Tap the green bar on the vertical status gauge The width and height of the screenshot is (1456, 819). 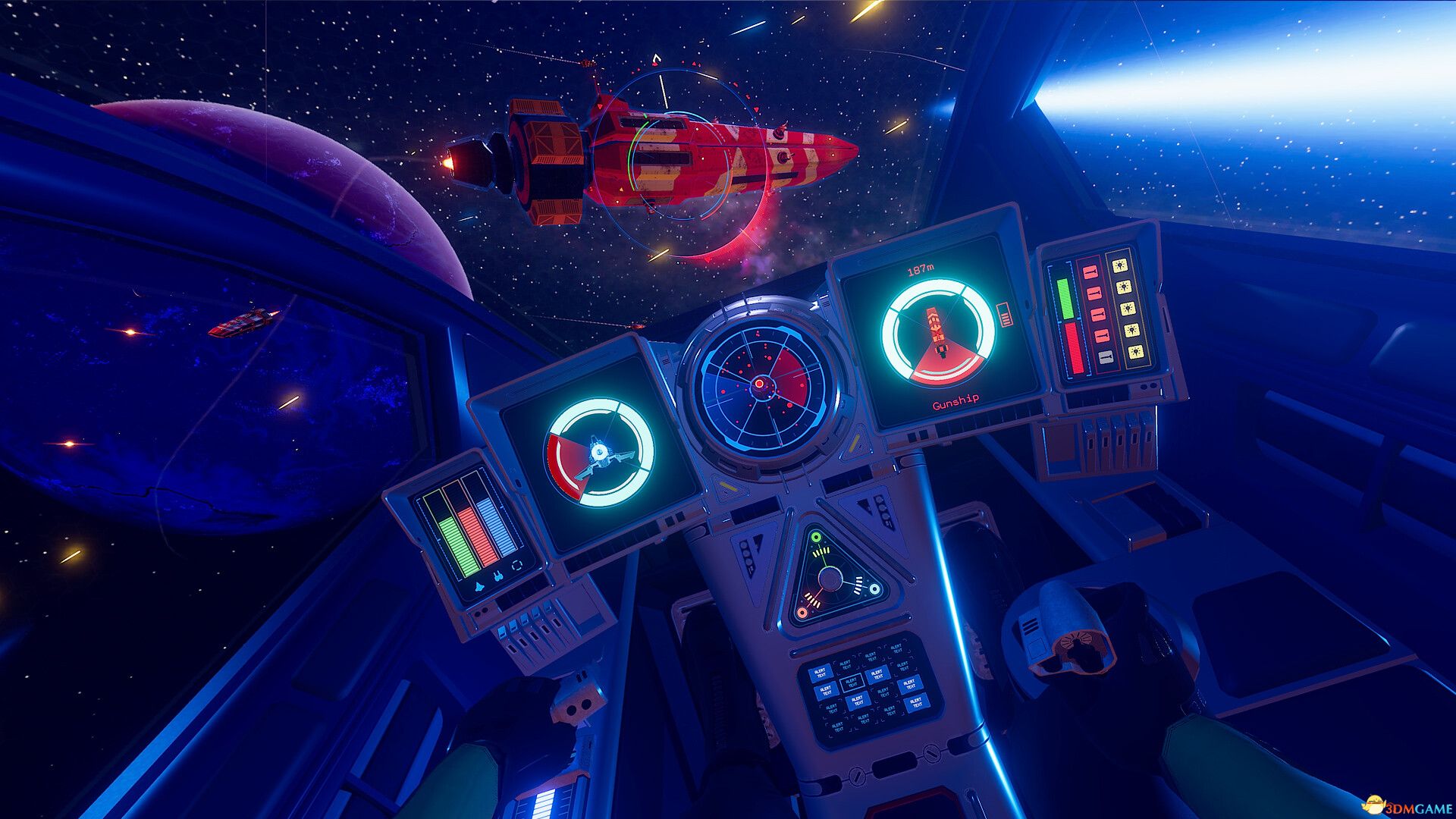pos(1065,298)
